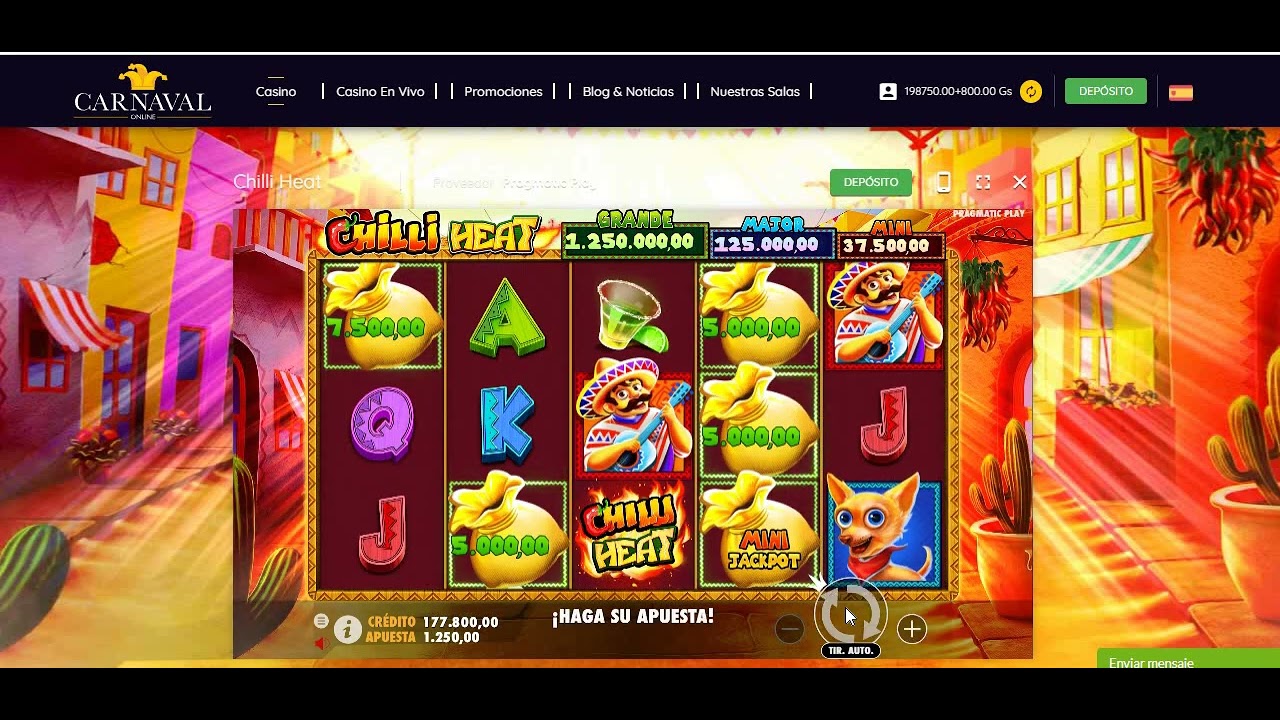Select Nuestras Salas in the navigation

click(x=755, y=91)
